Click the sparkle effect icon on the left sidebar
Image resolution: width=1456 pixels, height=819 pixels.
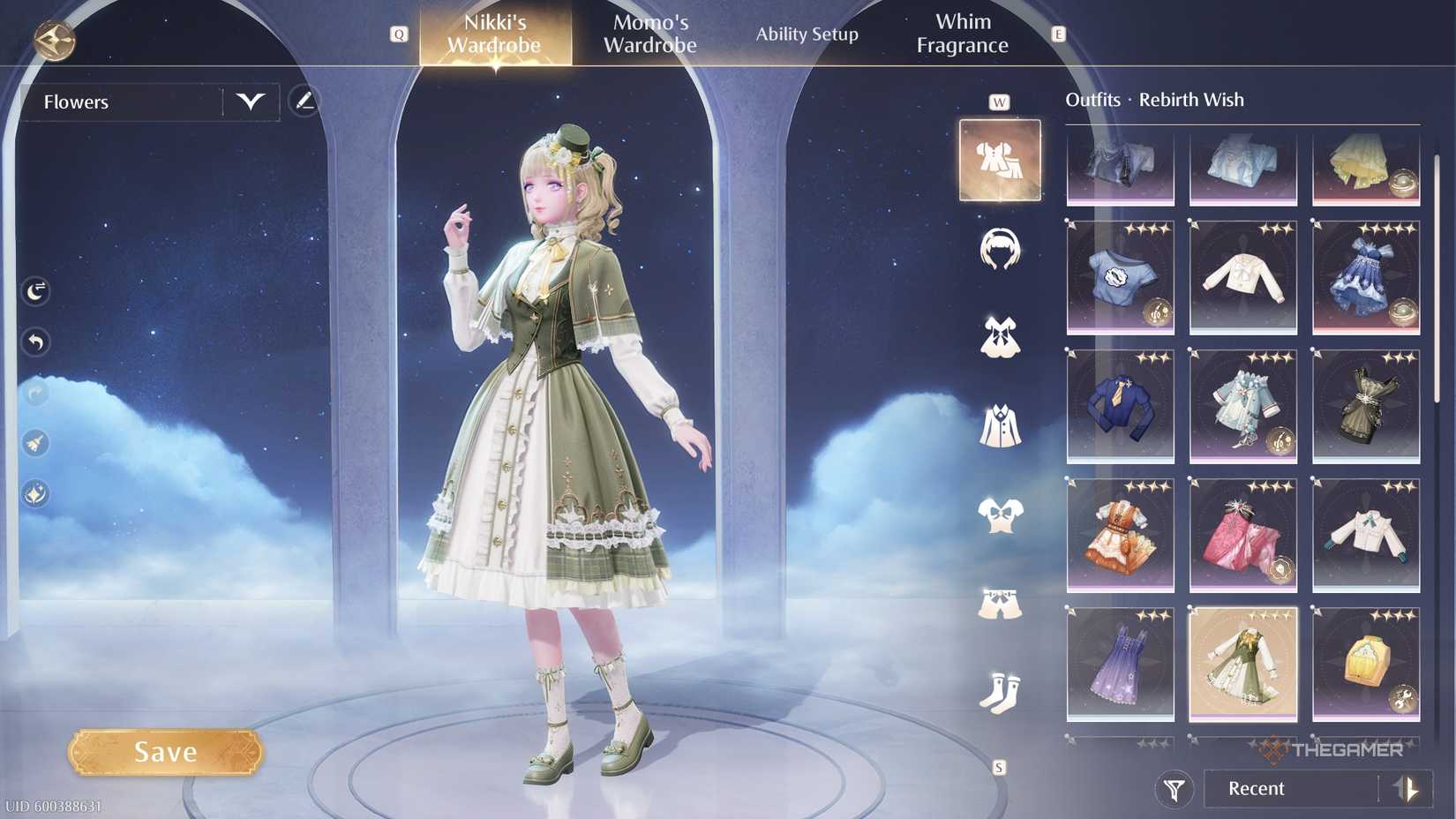(x=34, y=494)
